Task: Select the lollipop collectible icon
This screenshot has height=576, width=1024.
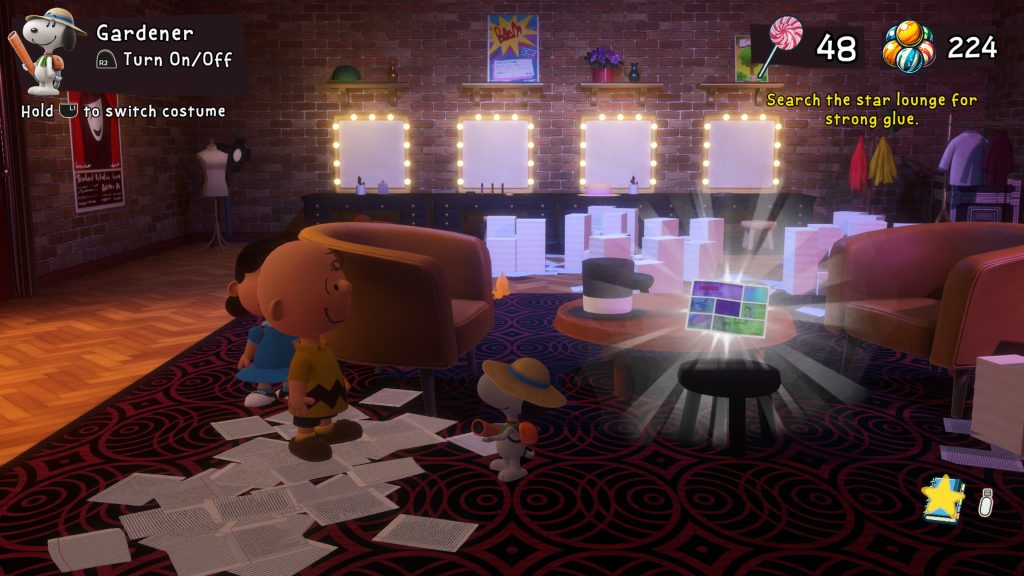Action: tap(778, 45)
